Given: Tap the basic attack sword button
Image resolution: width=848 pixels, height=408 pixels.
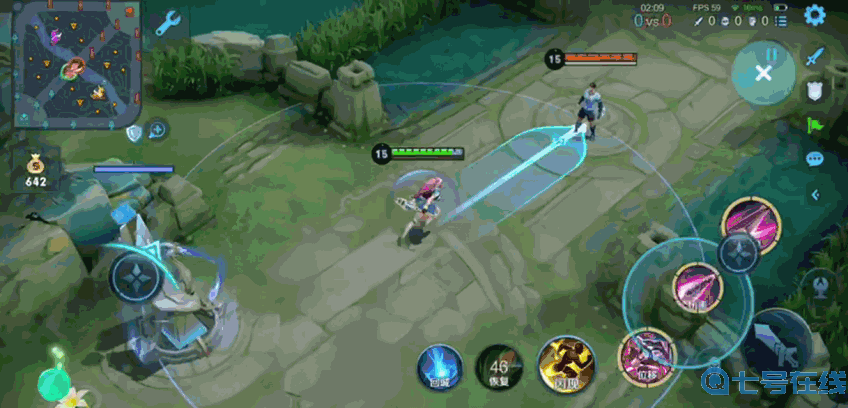Looking at the screenshot, I should pyautogui.click(x=780, y=345).
